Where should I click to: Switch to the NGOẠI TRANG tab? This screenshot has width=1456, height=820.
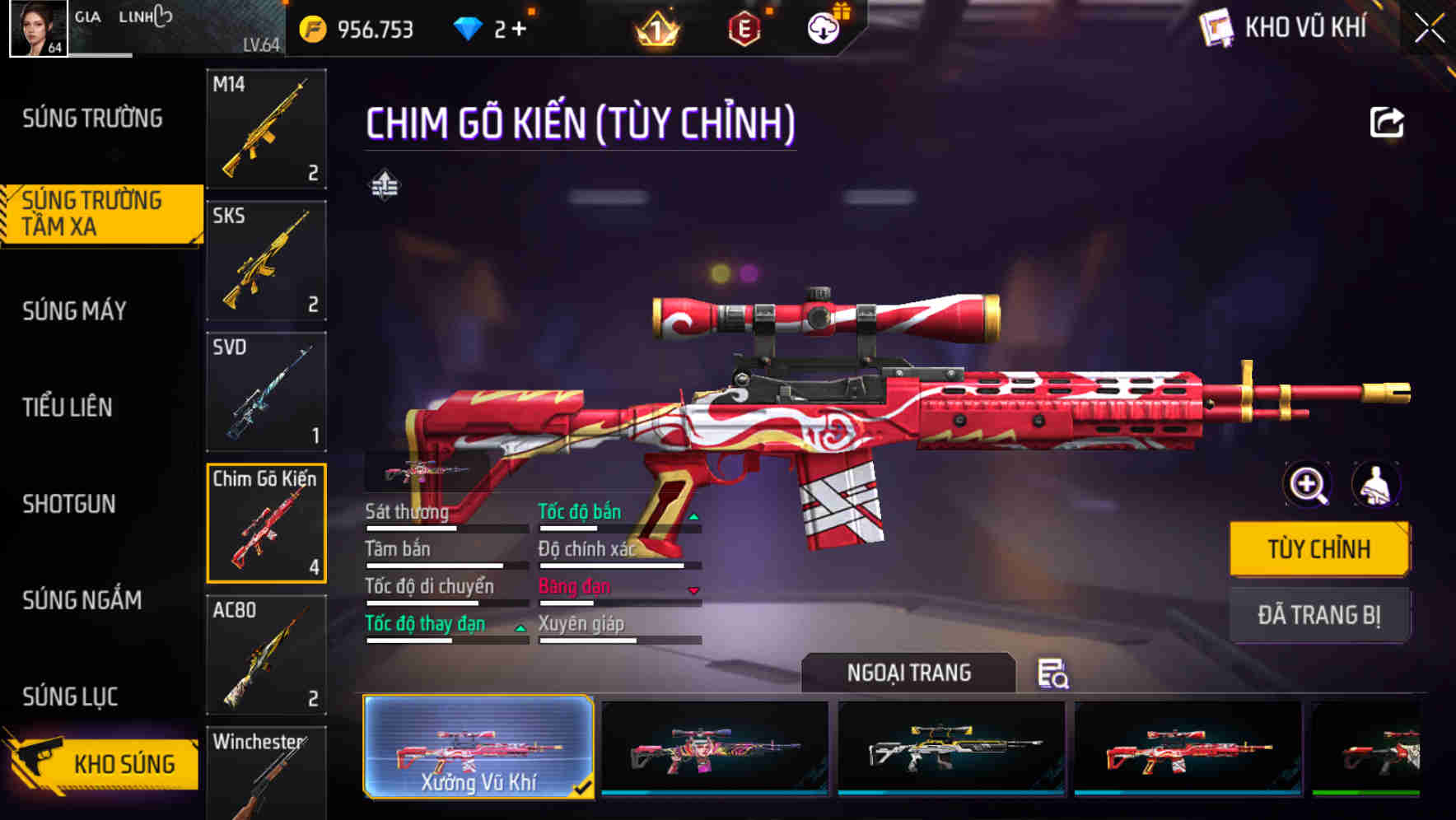tap(909, 673)
